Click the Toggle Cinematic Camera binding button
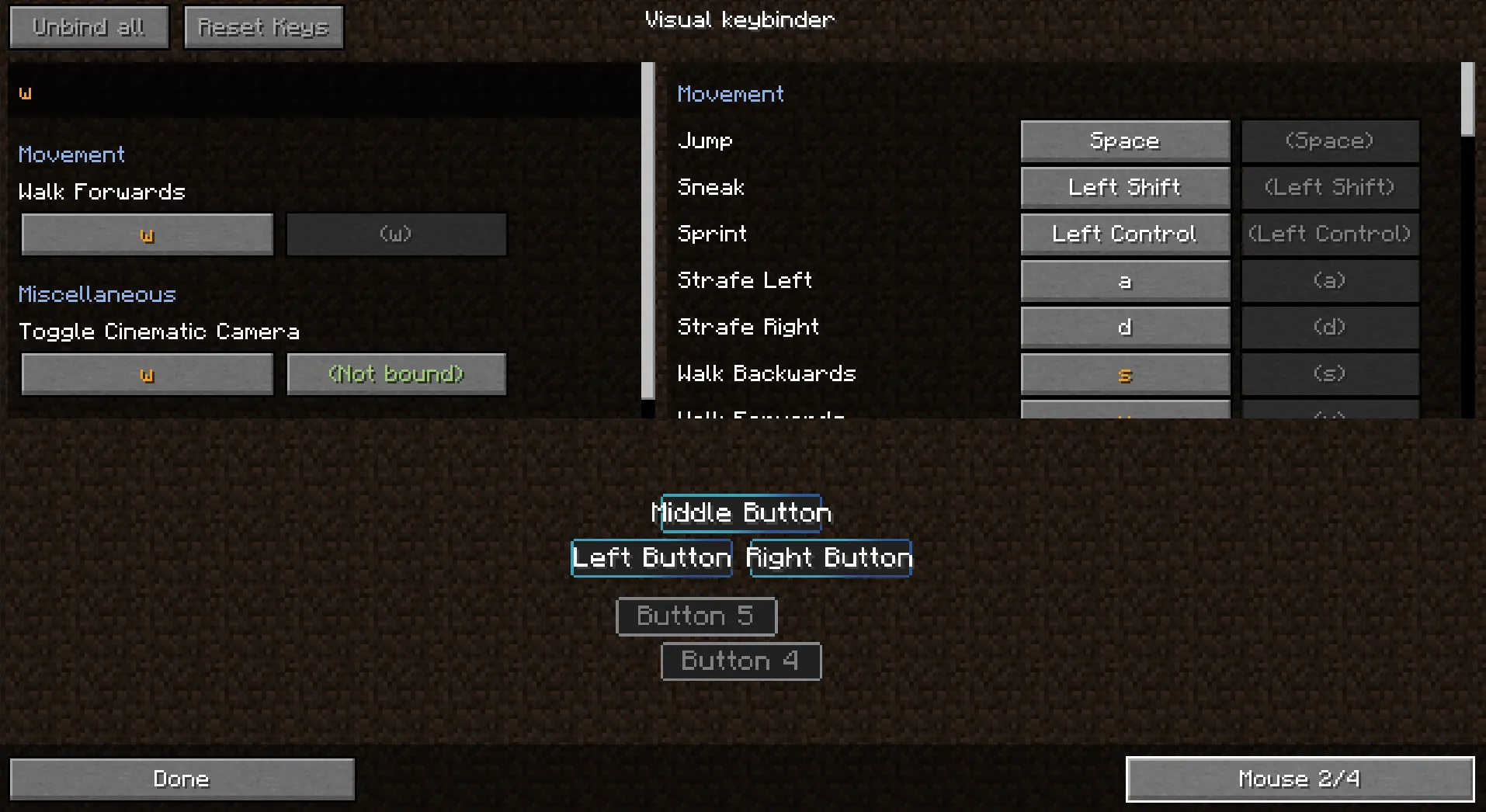1486x812 pixels. pos(147,373)
